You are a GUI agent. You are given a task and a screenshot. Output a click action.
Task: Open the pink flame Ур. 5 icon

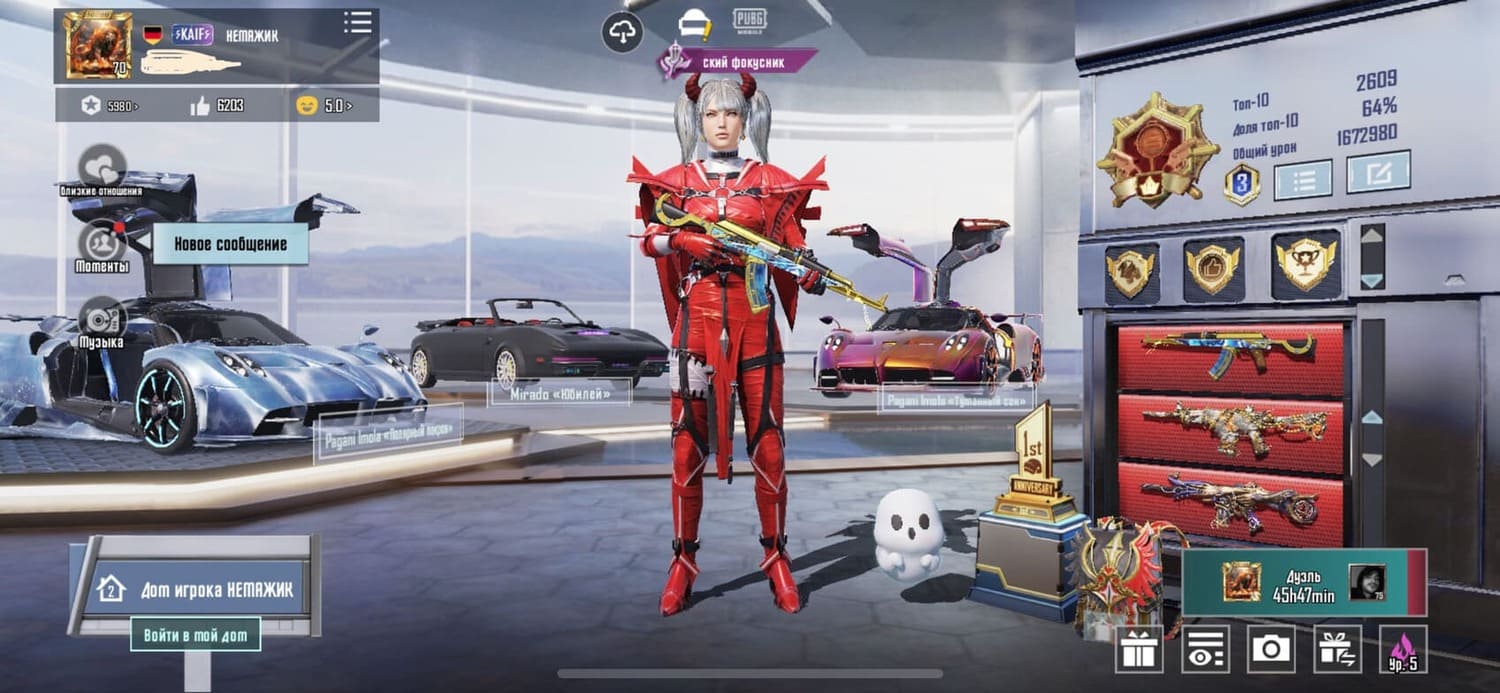(x=1403, y=649)
